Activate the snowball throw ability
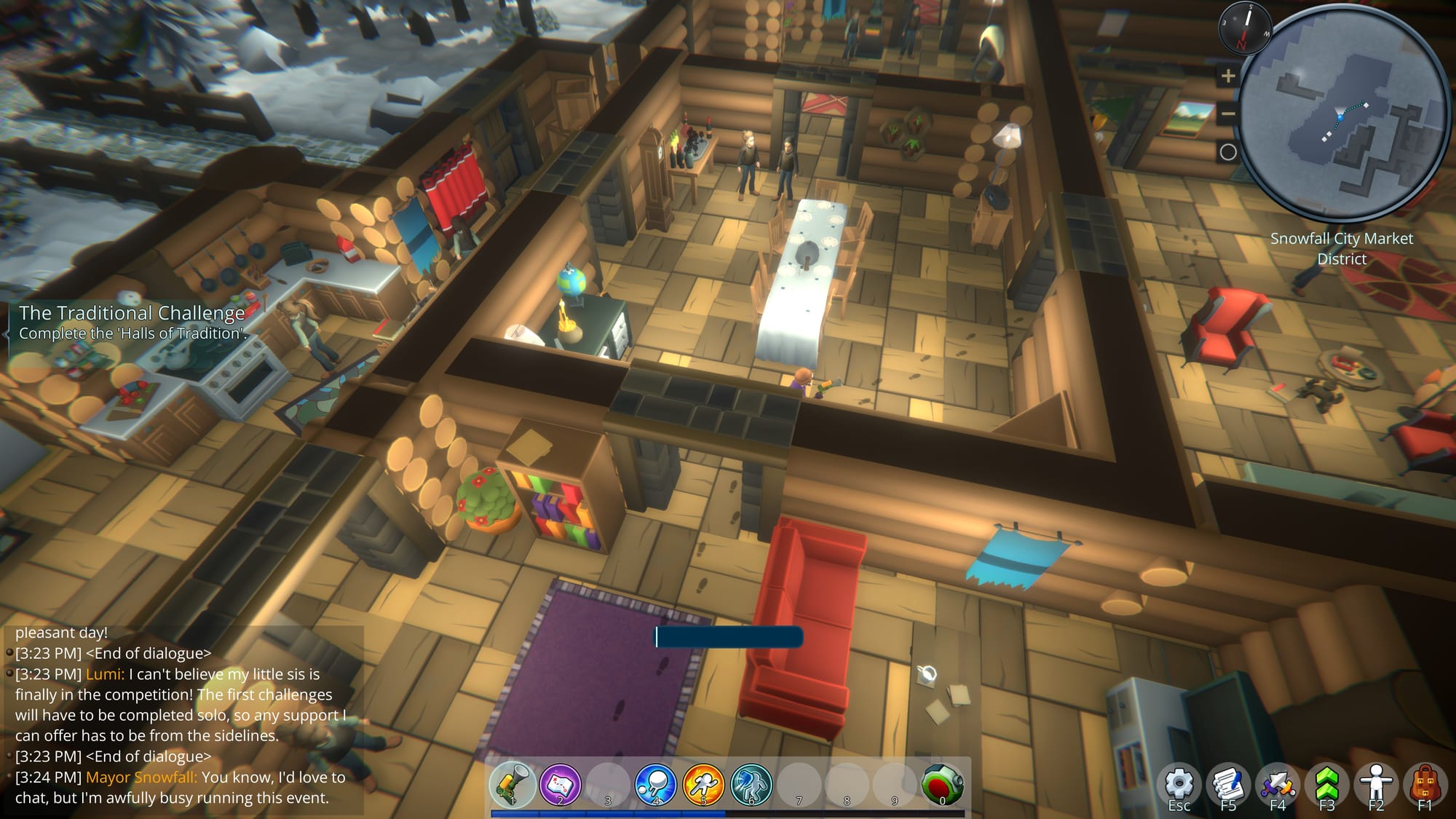 tap(655, 784)
